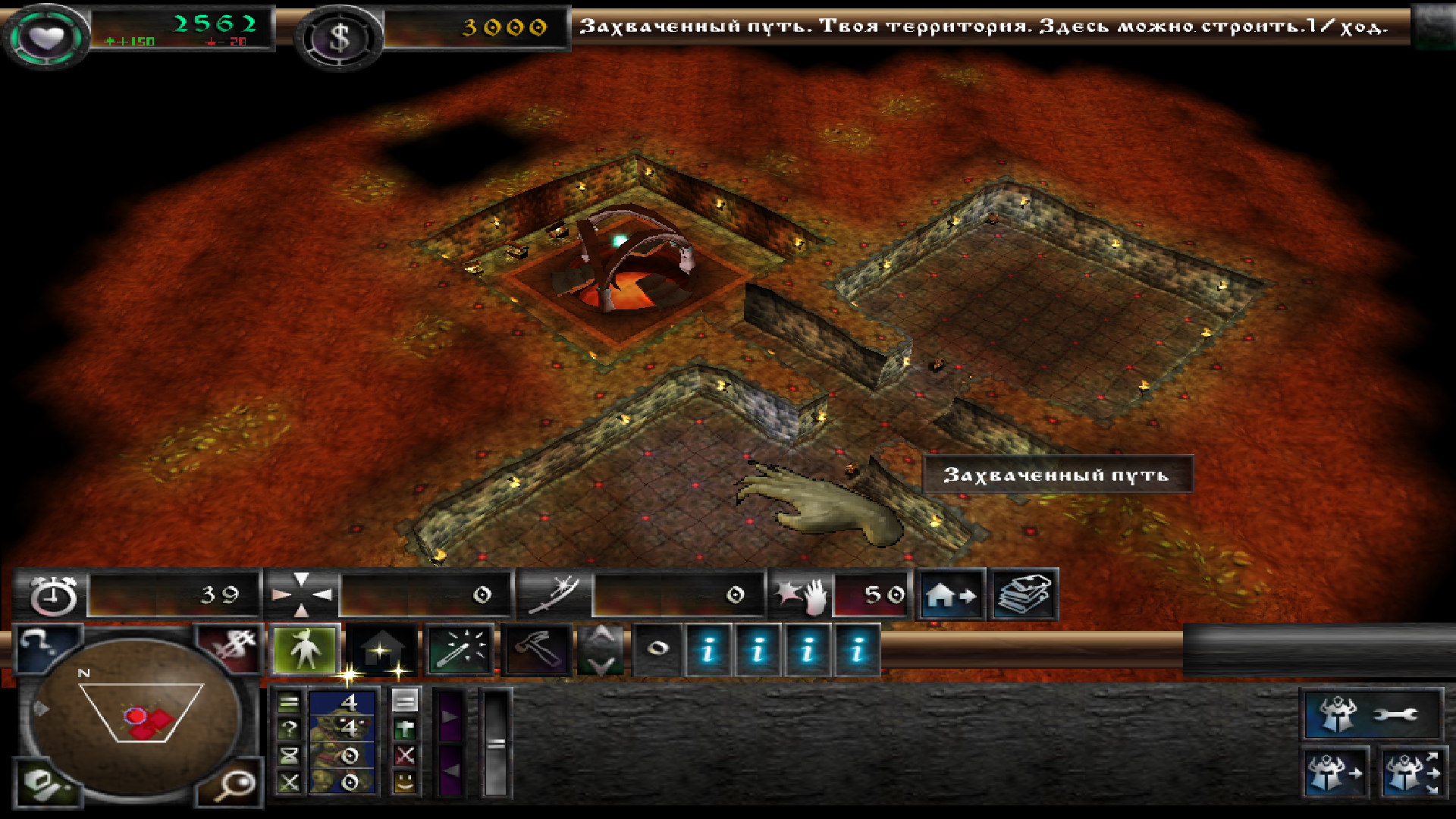The image size is (1456, 819).
Task: Select the imp creature portrait
Action: 341,741
